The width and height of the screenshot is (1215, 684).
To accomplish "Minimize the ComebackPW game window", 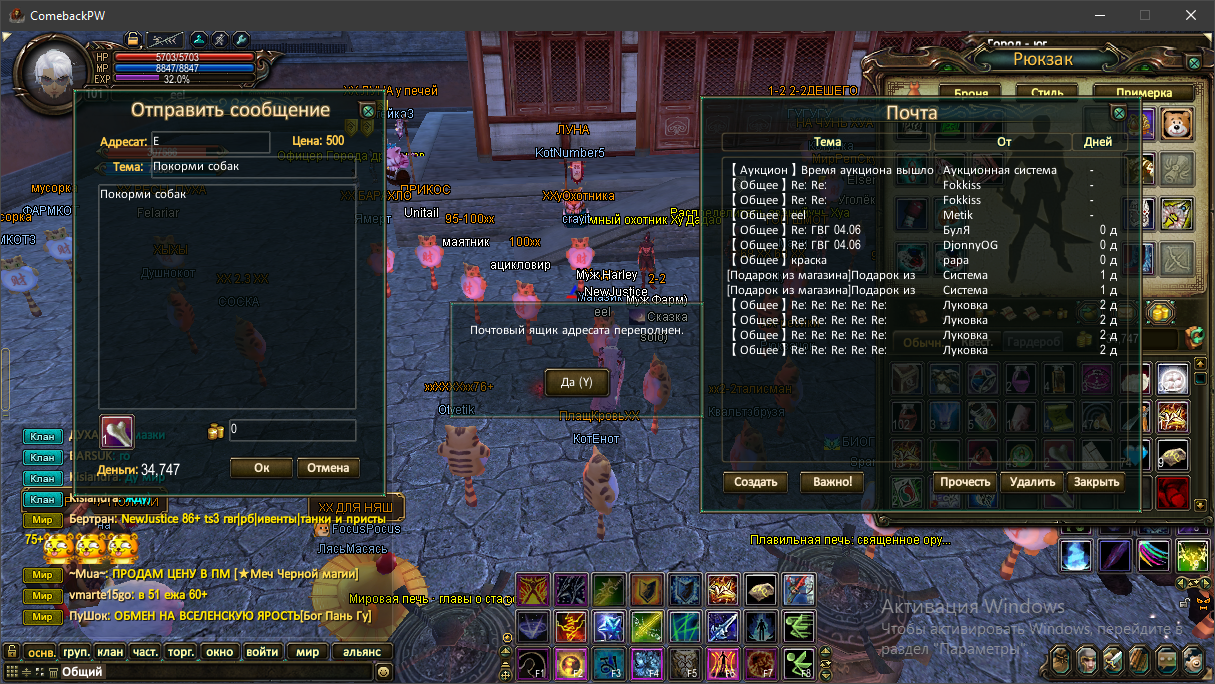I will [x=1100, y=15].
